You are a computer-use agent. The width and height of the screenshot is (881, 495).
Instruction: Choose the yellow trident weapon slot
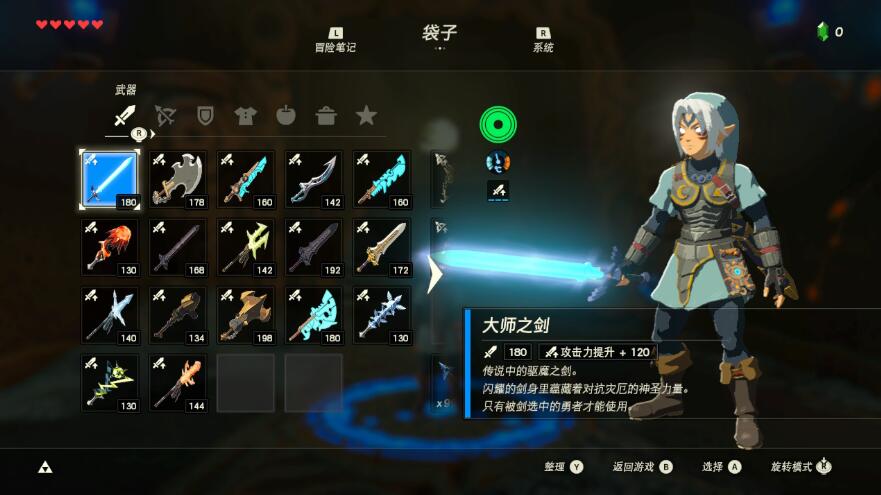point(245,247)
